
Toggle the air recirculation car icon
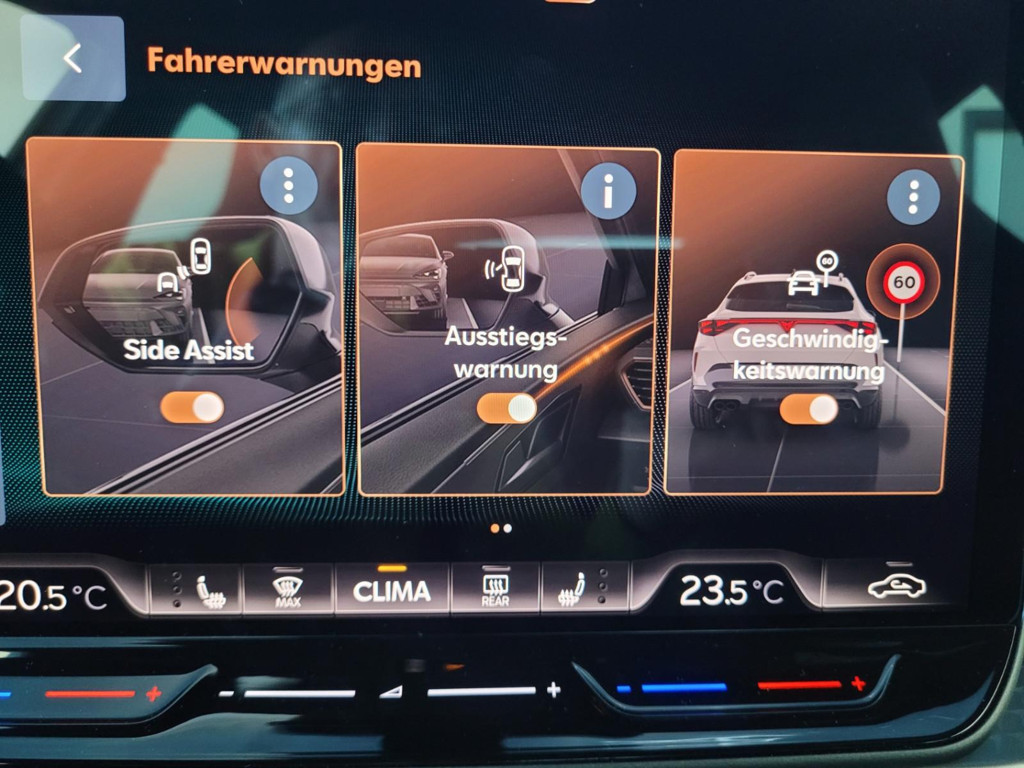coord(895,587)
